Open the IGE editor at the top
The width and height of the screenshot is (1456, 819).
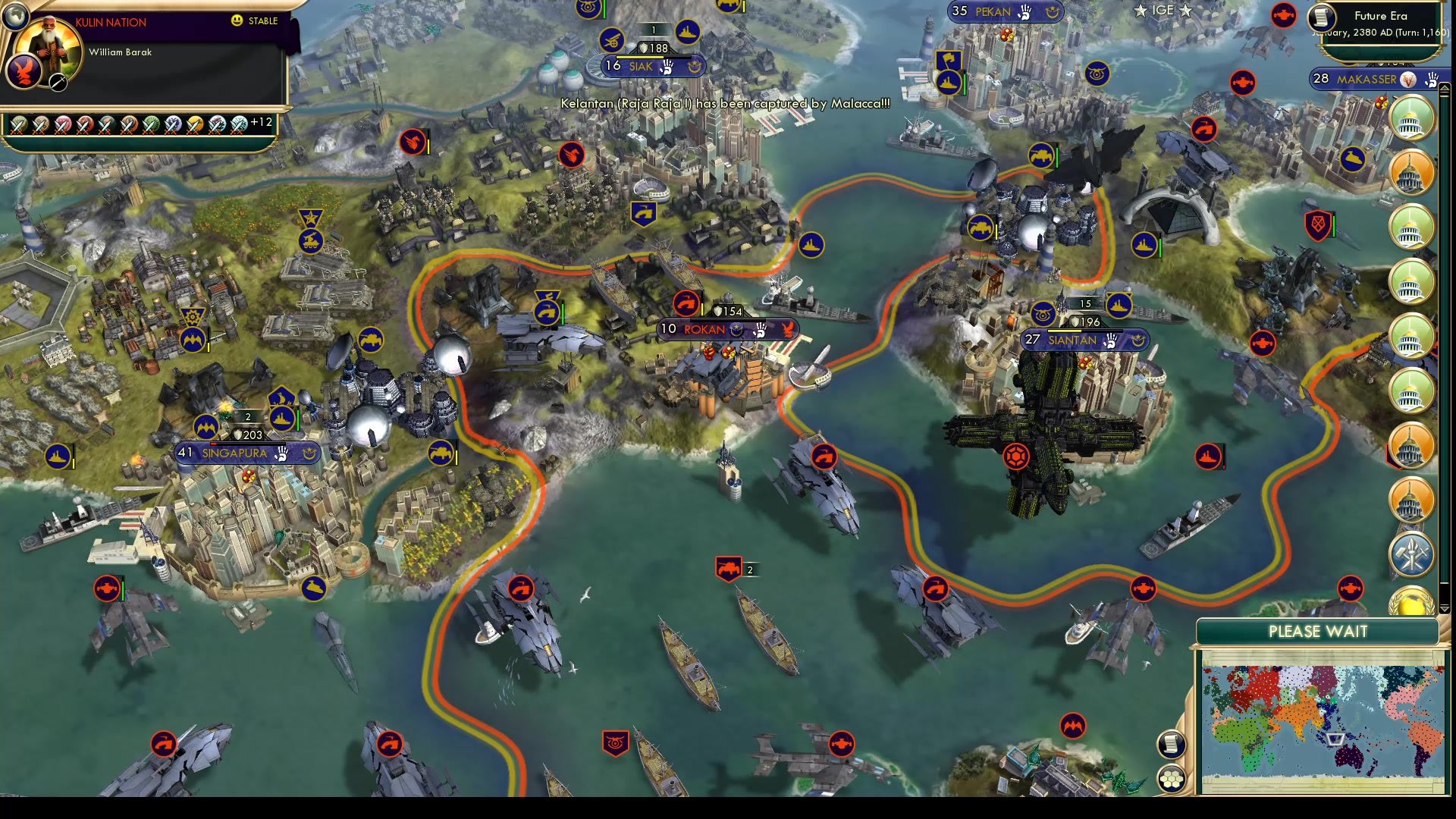coord(1163,11)
